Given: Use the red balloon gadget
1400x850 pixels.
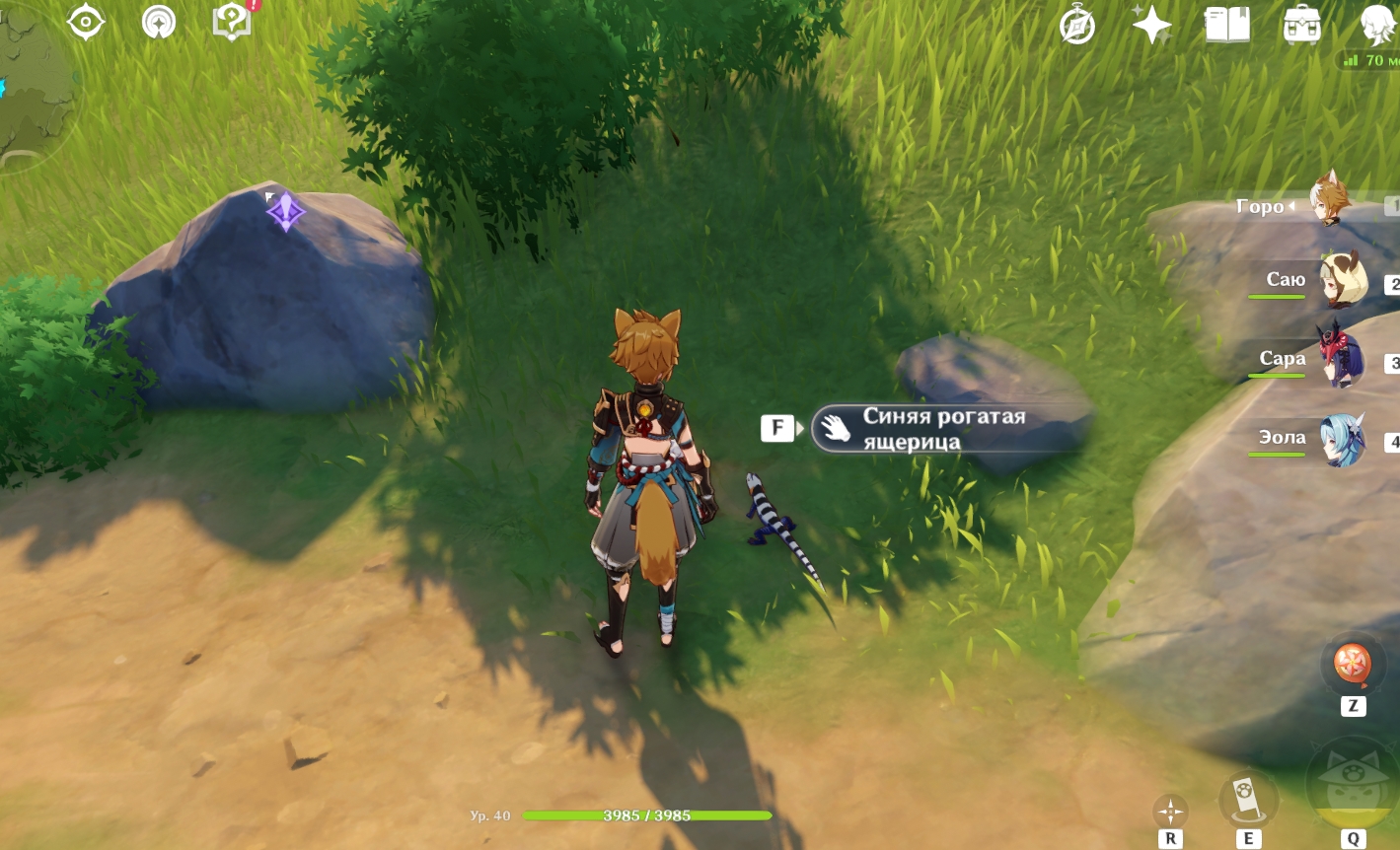Looking at the screenshot, I should tap(1353, 664).
